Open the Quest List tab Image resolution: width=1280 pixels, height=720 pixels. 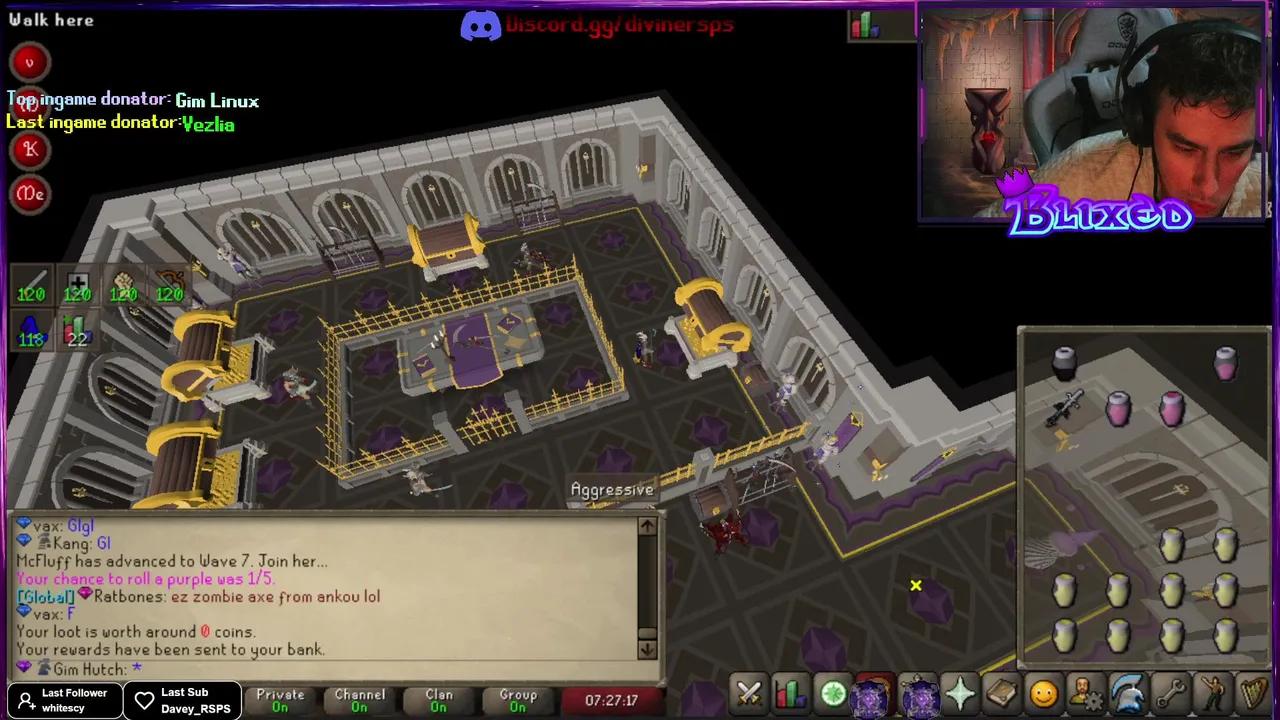click(833, 692)
